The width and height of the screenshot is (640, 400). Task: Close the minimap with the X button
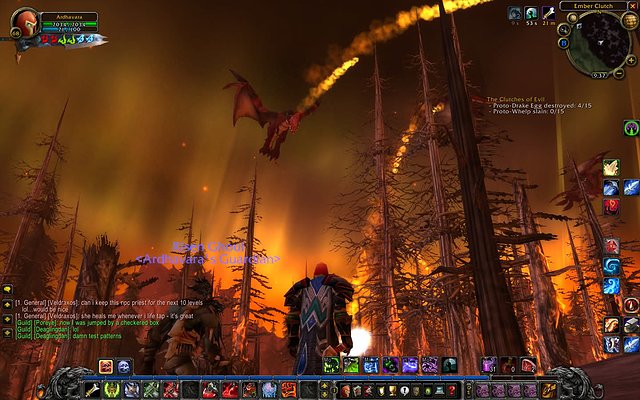pos(634,6)
